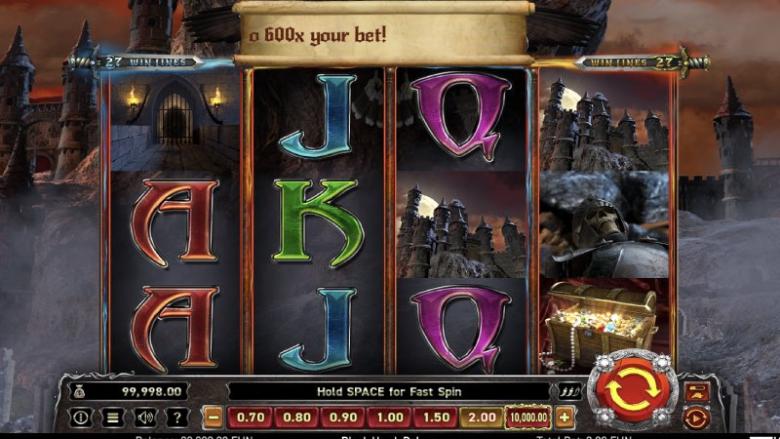Toggle the sound speaker icon
Viewport: 780px width, 439px height.
pos(145,418)
